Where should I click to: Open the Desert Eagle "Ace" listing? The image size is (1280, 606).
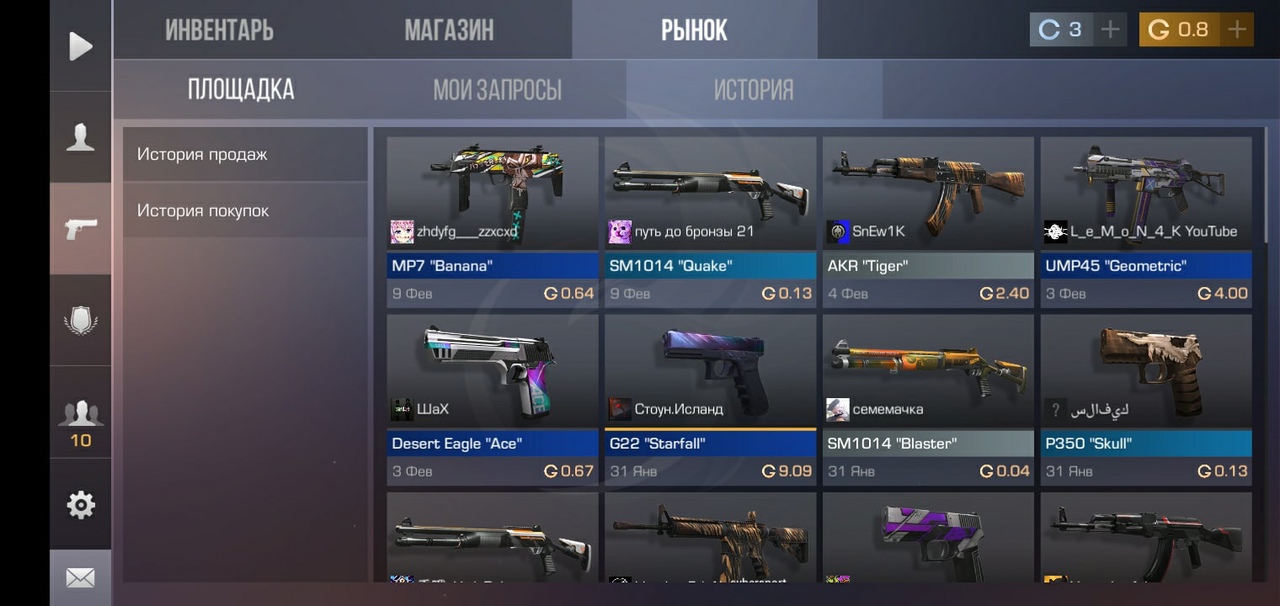pyautogui.click(x=492, y=400)
